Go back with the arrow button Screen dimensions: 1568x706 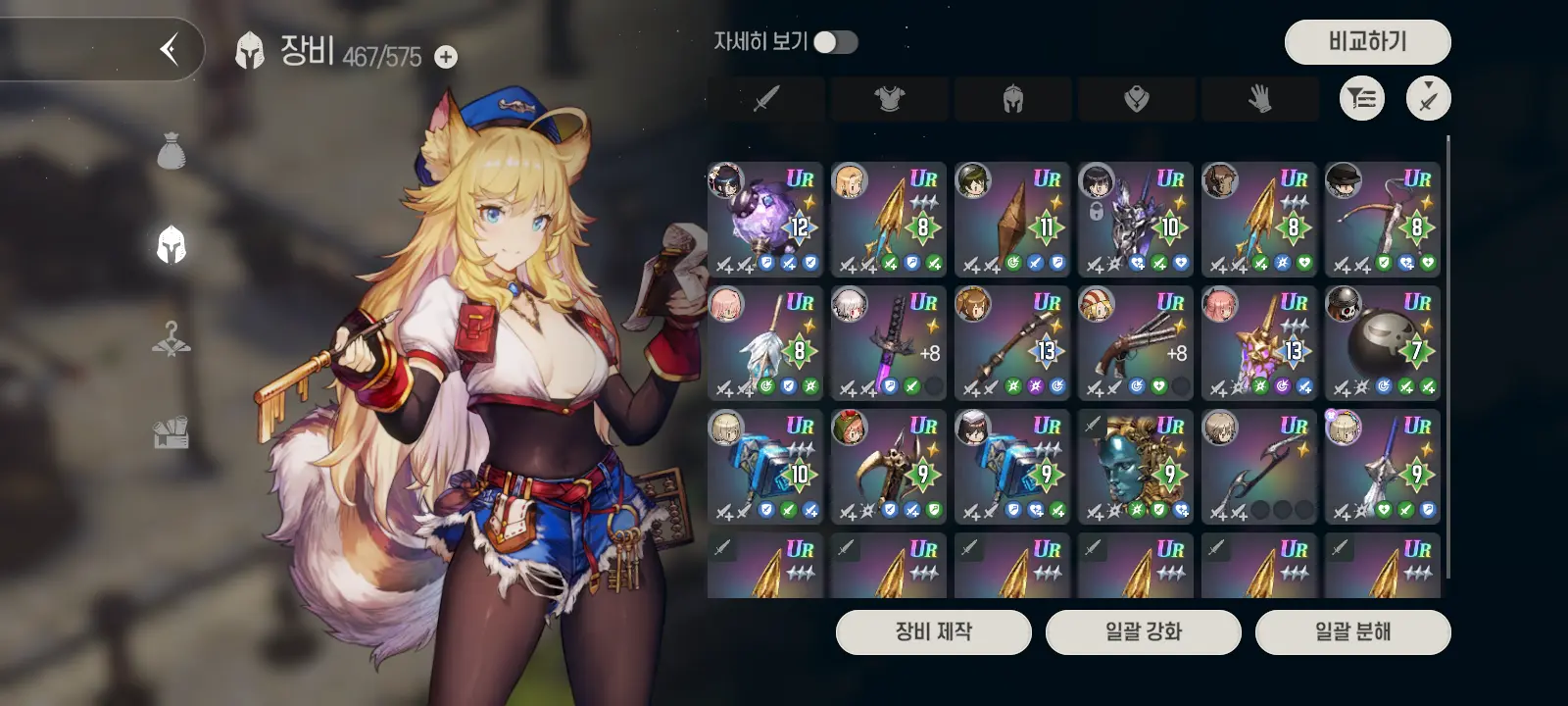pos(170,48)
